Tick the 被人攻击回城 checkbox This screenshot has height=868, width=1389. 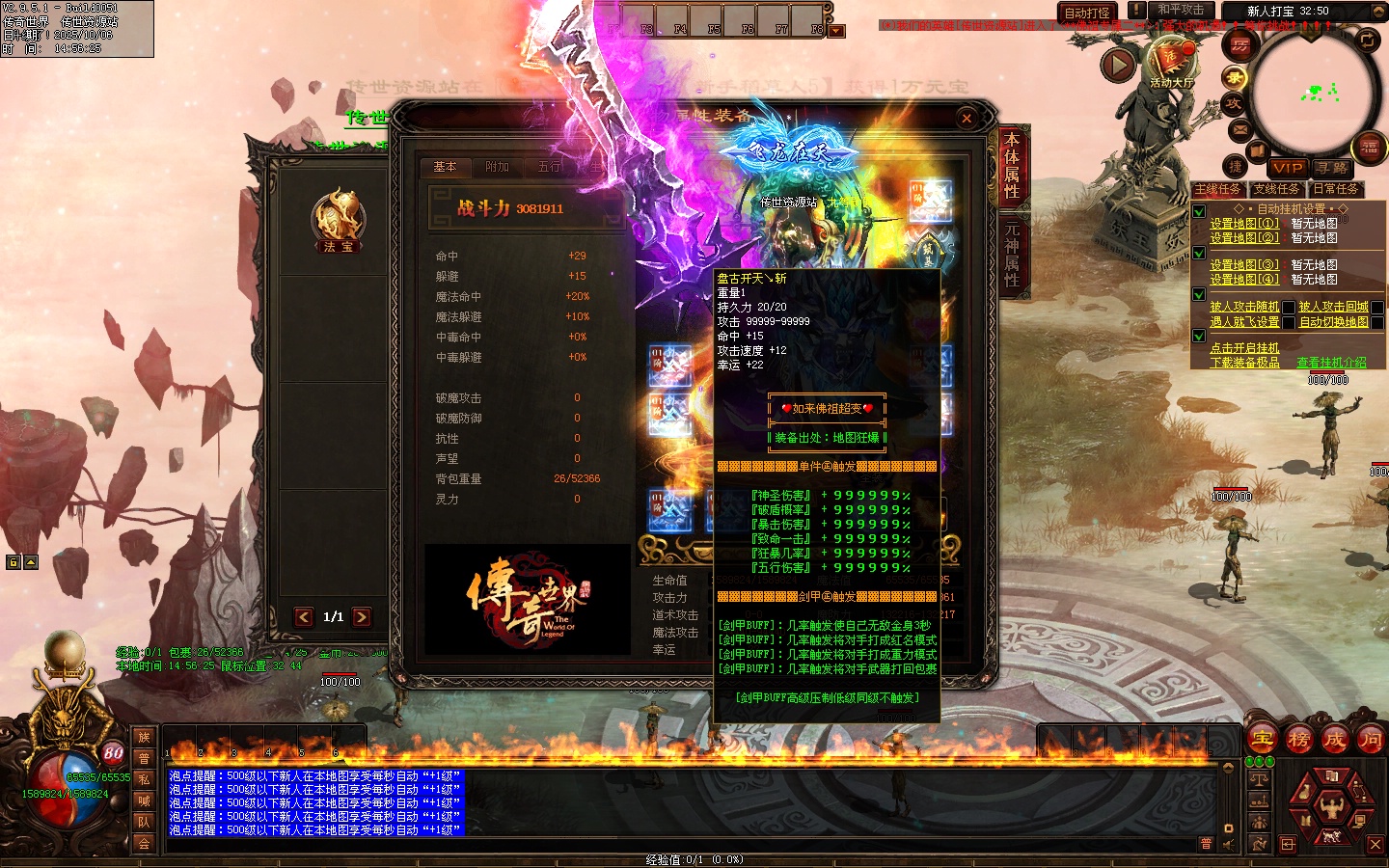[1377, 308]
